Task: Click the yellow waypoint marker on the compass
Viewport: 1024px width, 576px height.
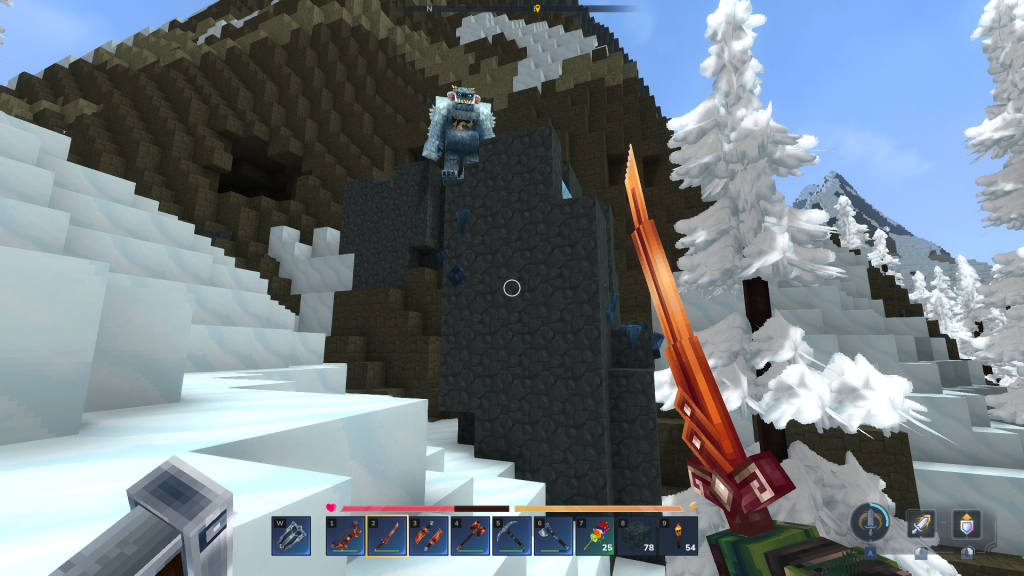Action: pos(537,8)
